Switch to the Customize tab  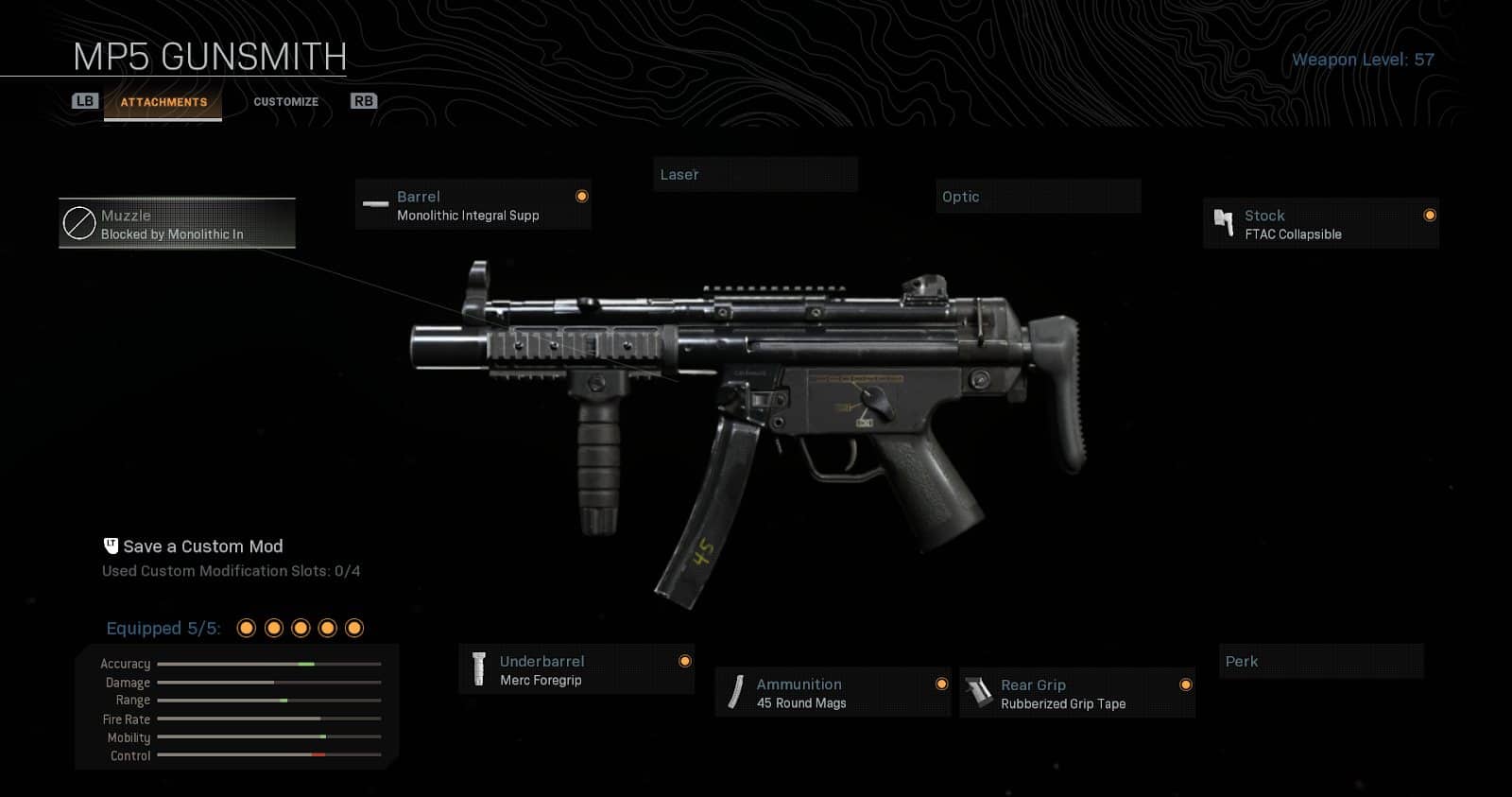(286, 100)
